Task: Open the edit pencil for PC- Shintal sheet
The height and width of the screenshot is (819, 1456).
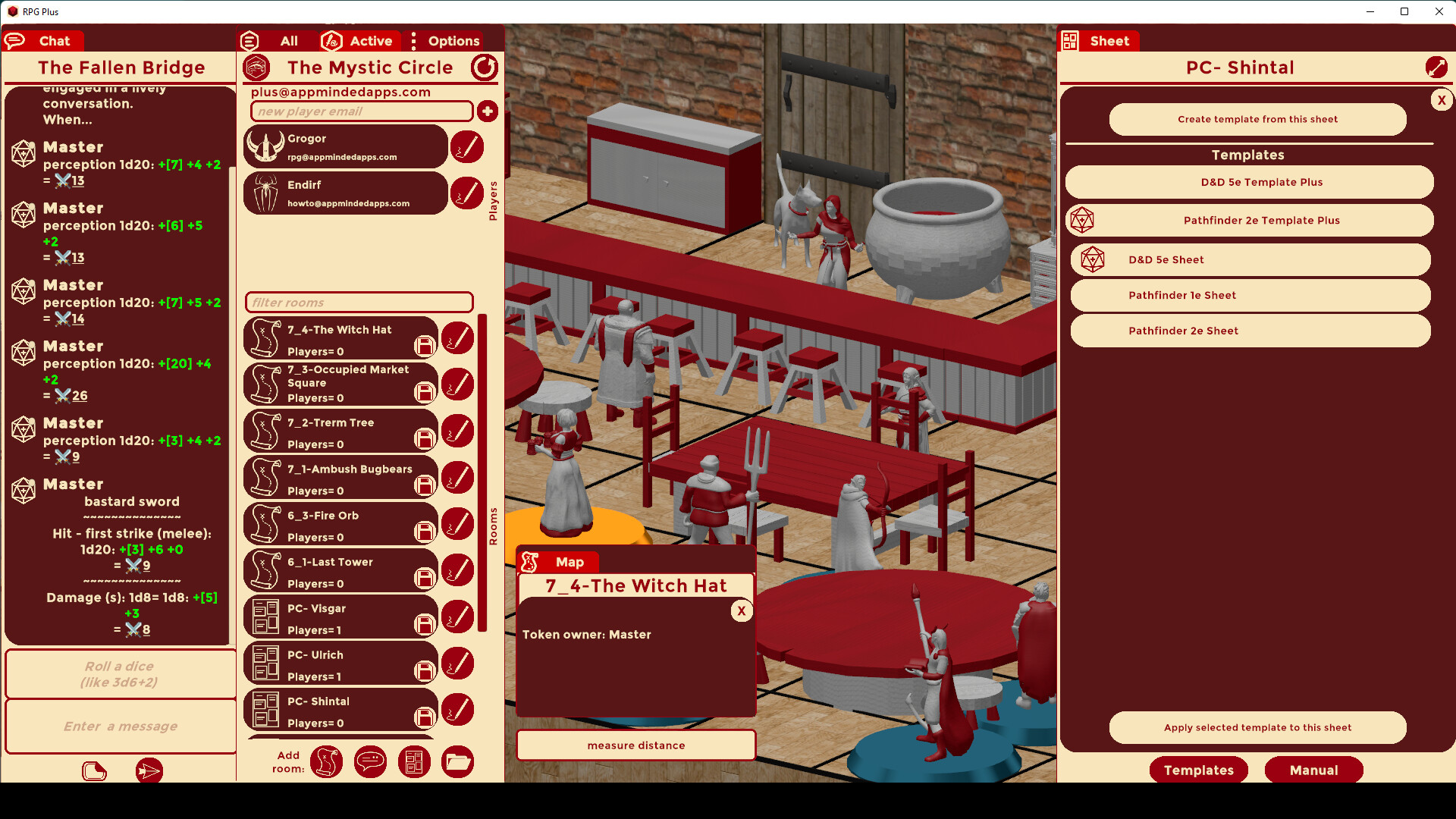Action: [x=458, y=709]
